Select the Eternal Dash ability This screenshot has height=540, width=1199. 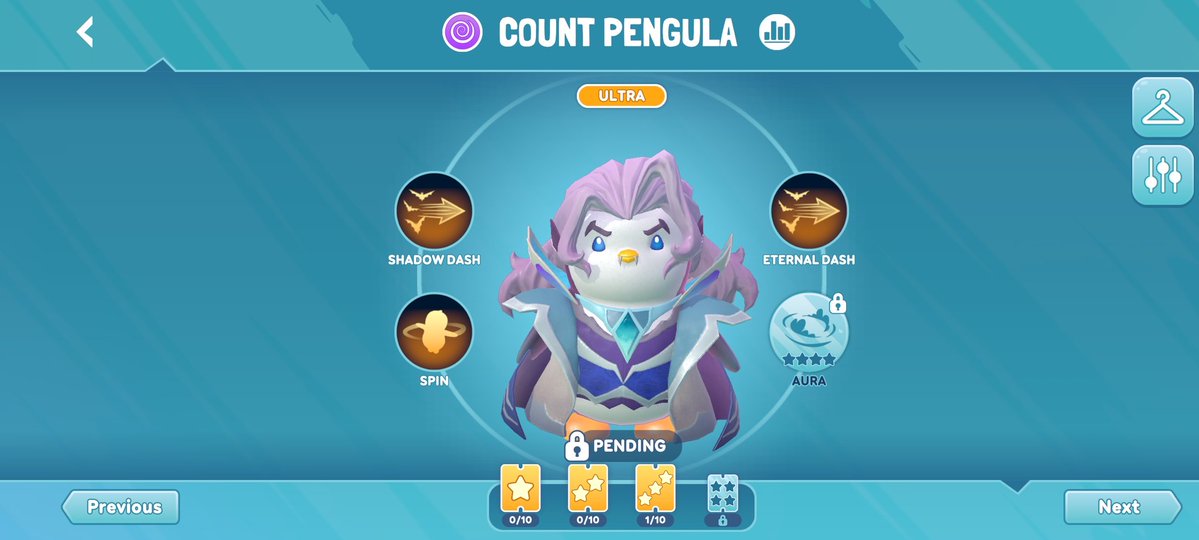point(808,211)
